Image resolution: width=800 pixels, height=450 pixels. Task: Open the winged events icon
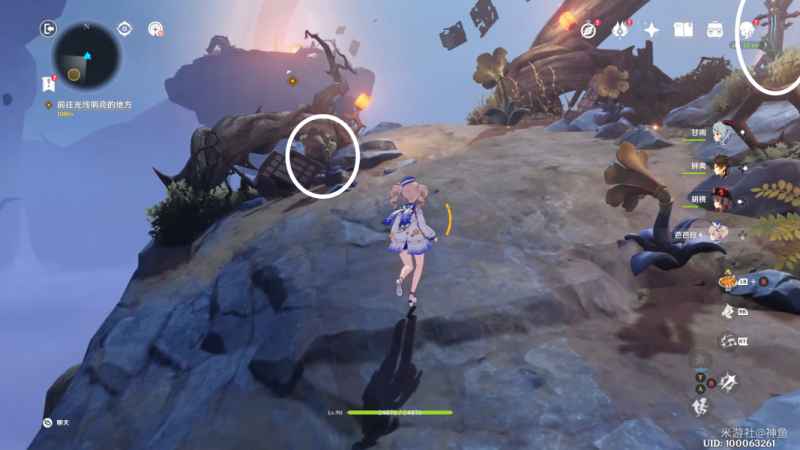pos(619,30)
